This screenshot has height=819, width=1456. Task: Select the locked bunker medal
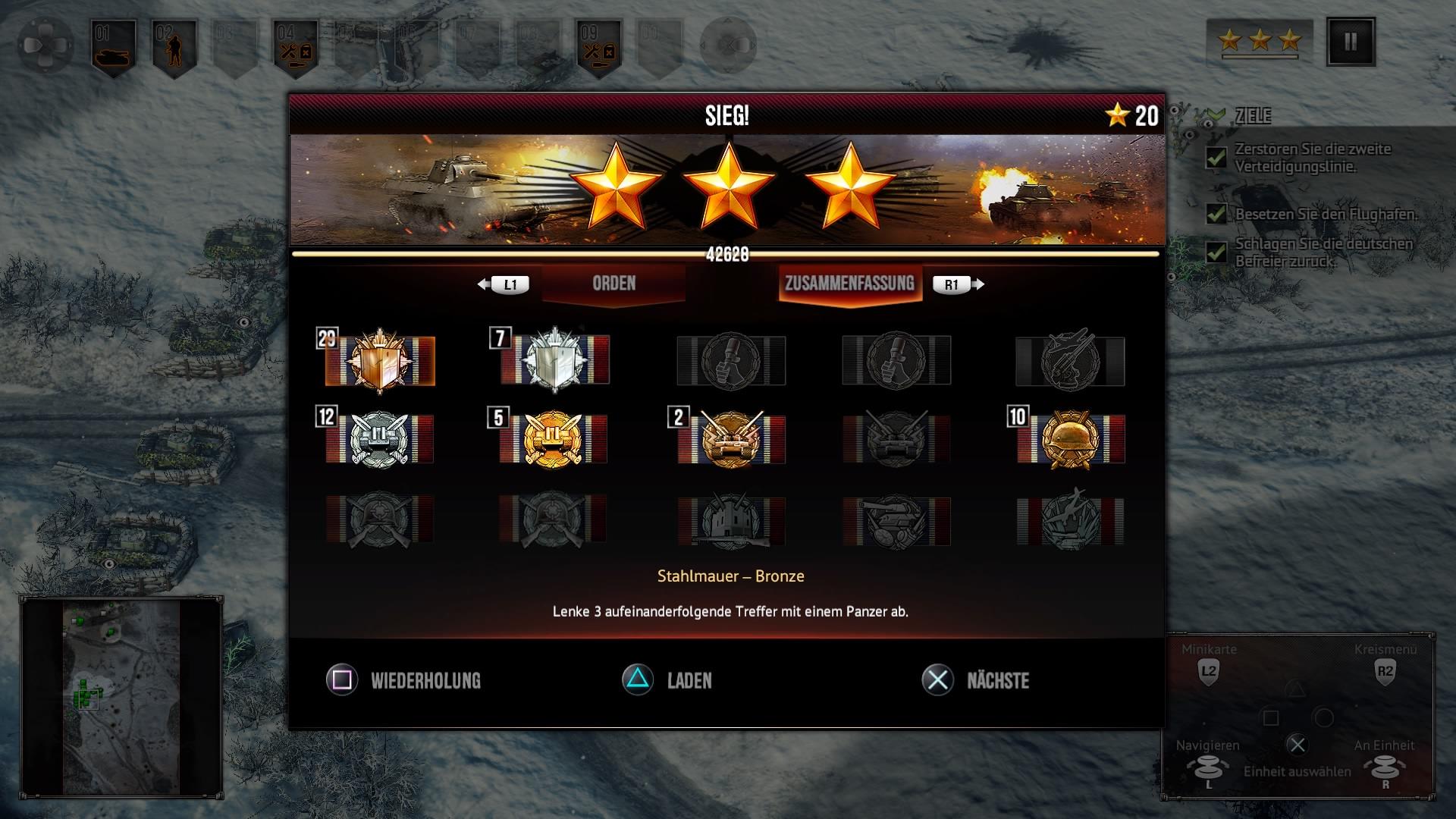coord(732,522)
